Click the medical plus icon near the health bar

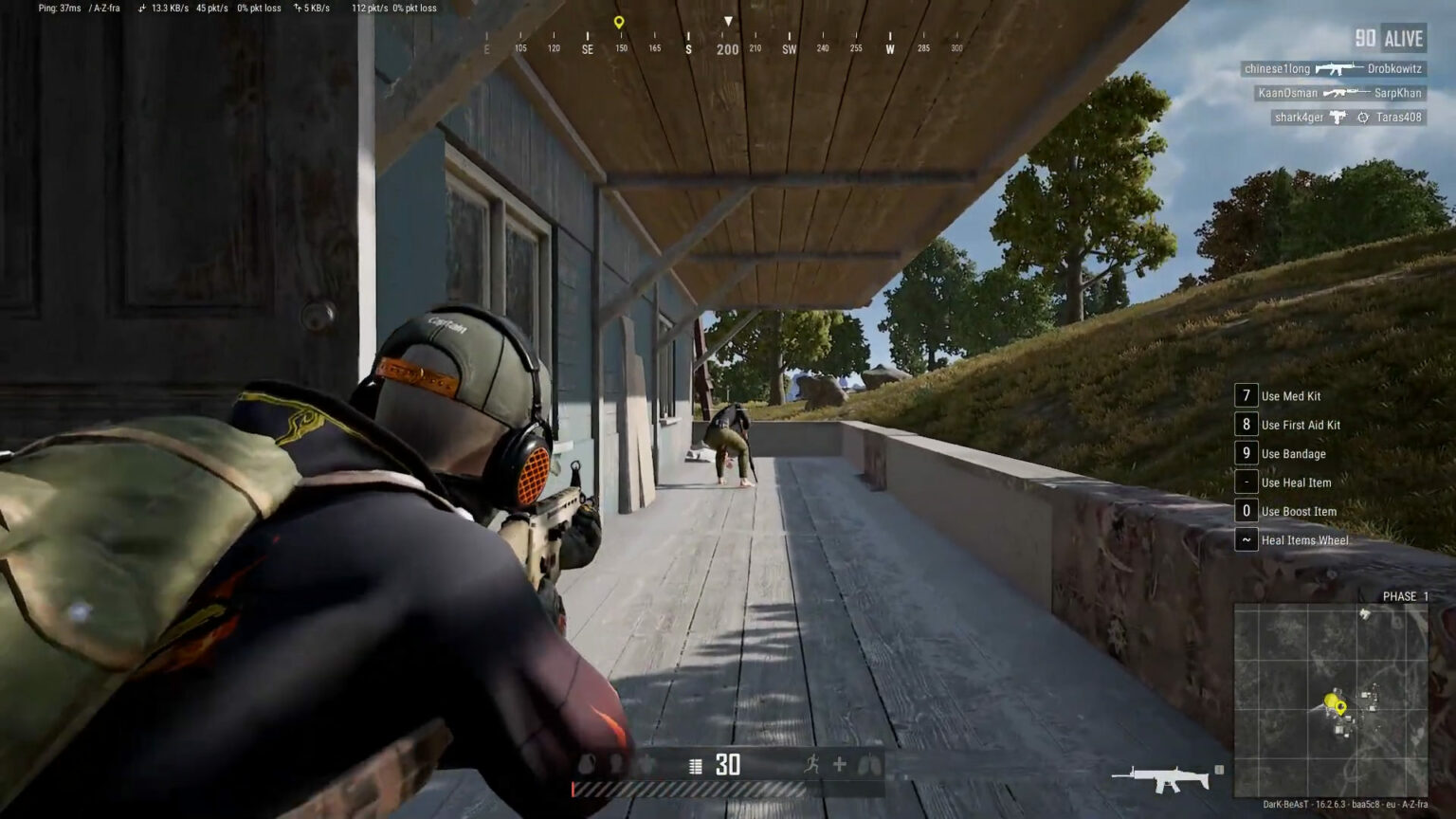click(x=840, y=765)
